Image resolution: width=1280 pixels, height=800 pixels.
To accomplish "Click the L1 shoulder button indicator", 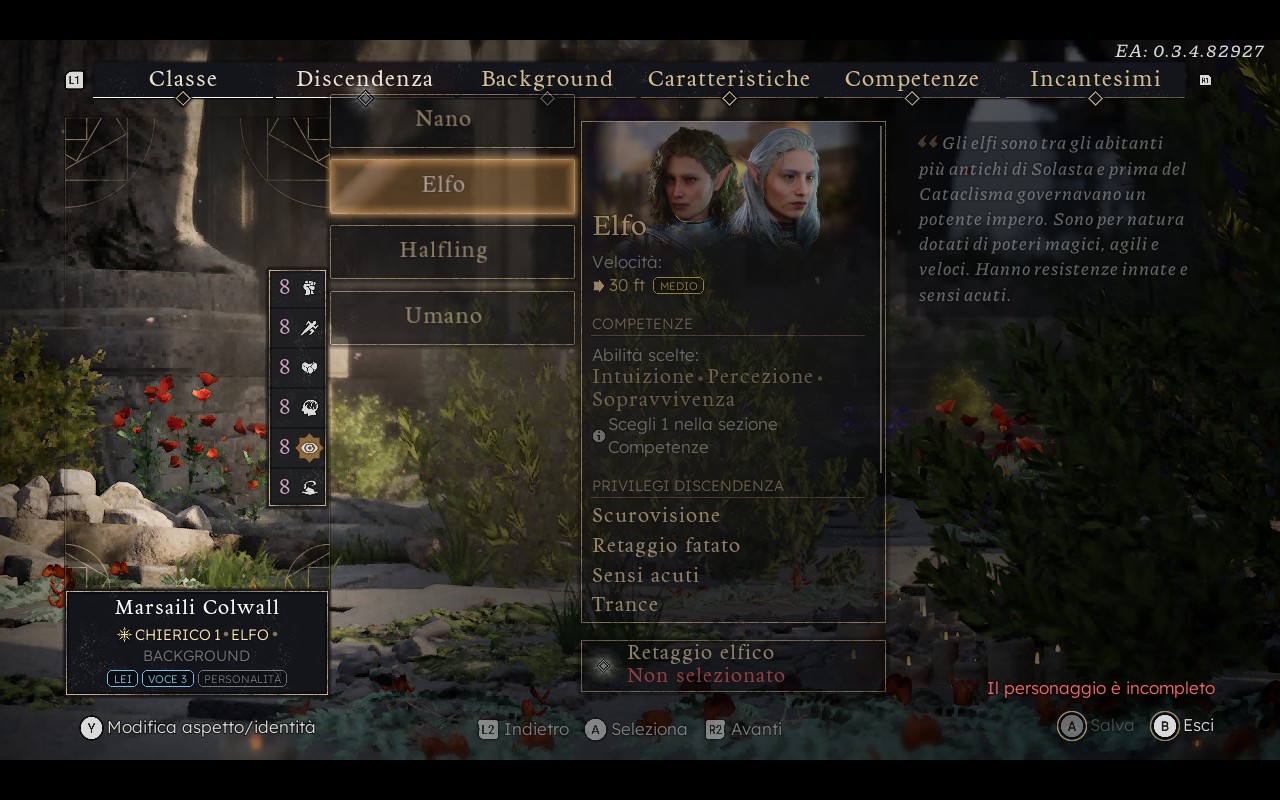I will 75,79.
